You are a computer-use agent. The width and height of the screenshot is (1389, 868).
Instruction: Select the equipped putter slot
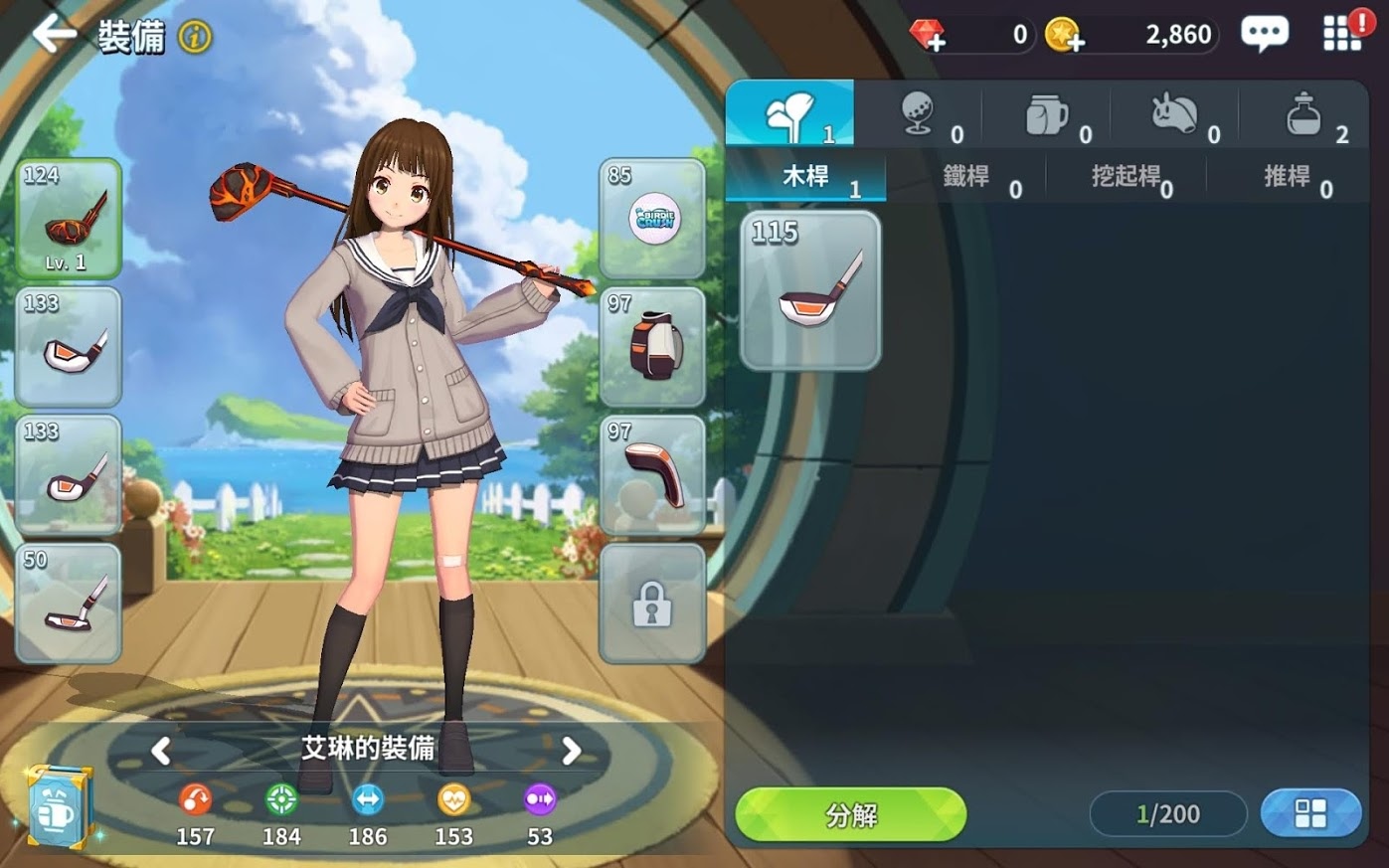(69, 604)
